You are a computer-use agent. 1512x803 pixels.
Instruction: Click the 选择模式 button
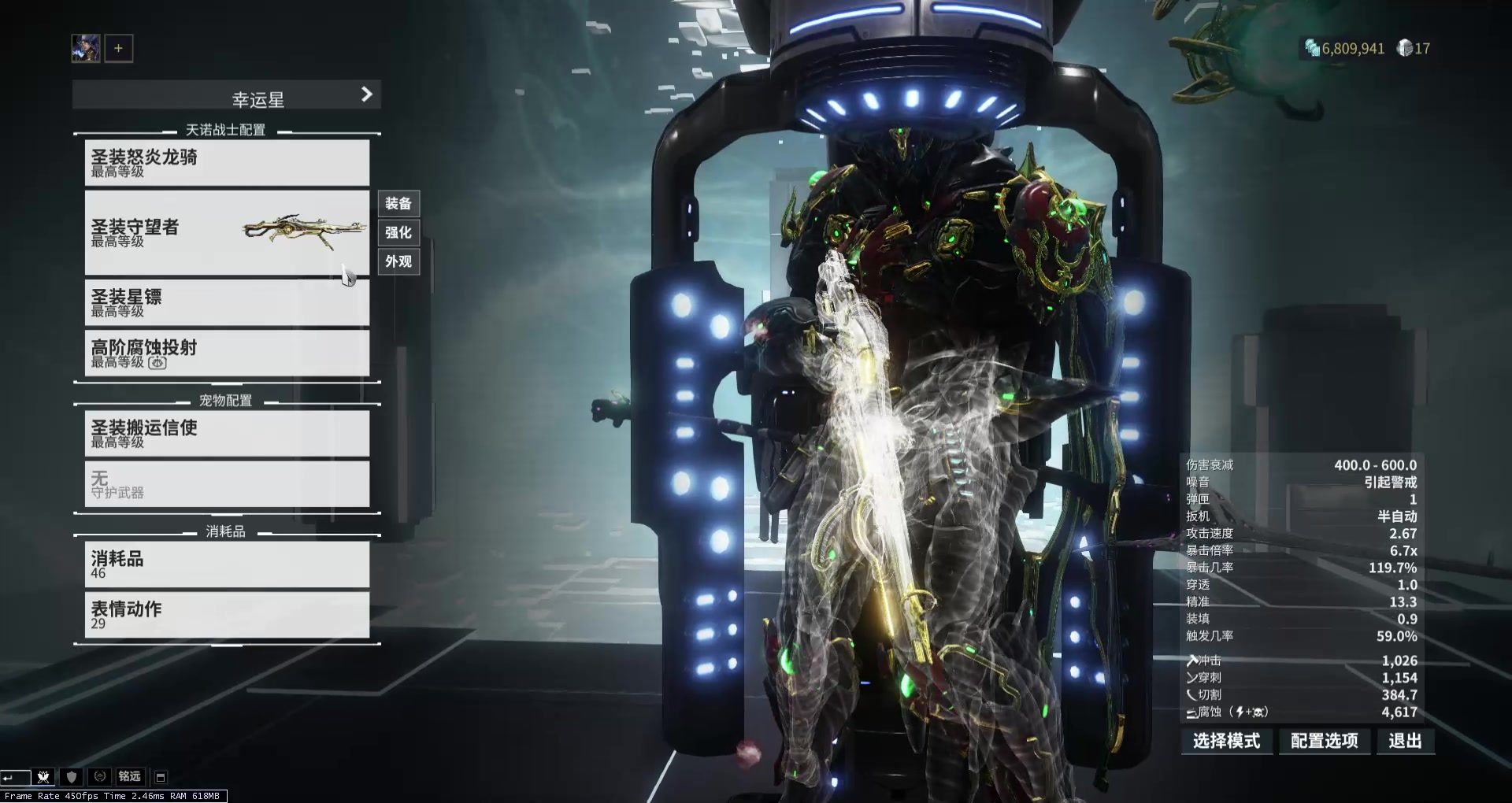1226,741
